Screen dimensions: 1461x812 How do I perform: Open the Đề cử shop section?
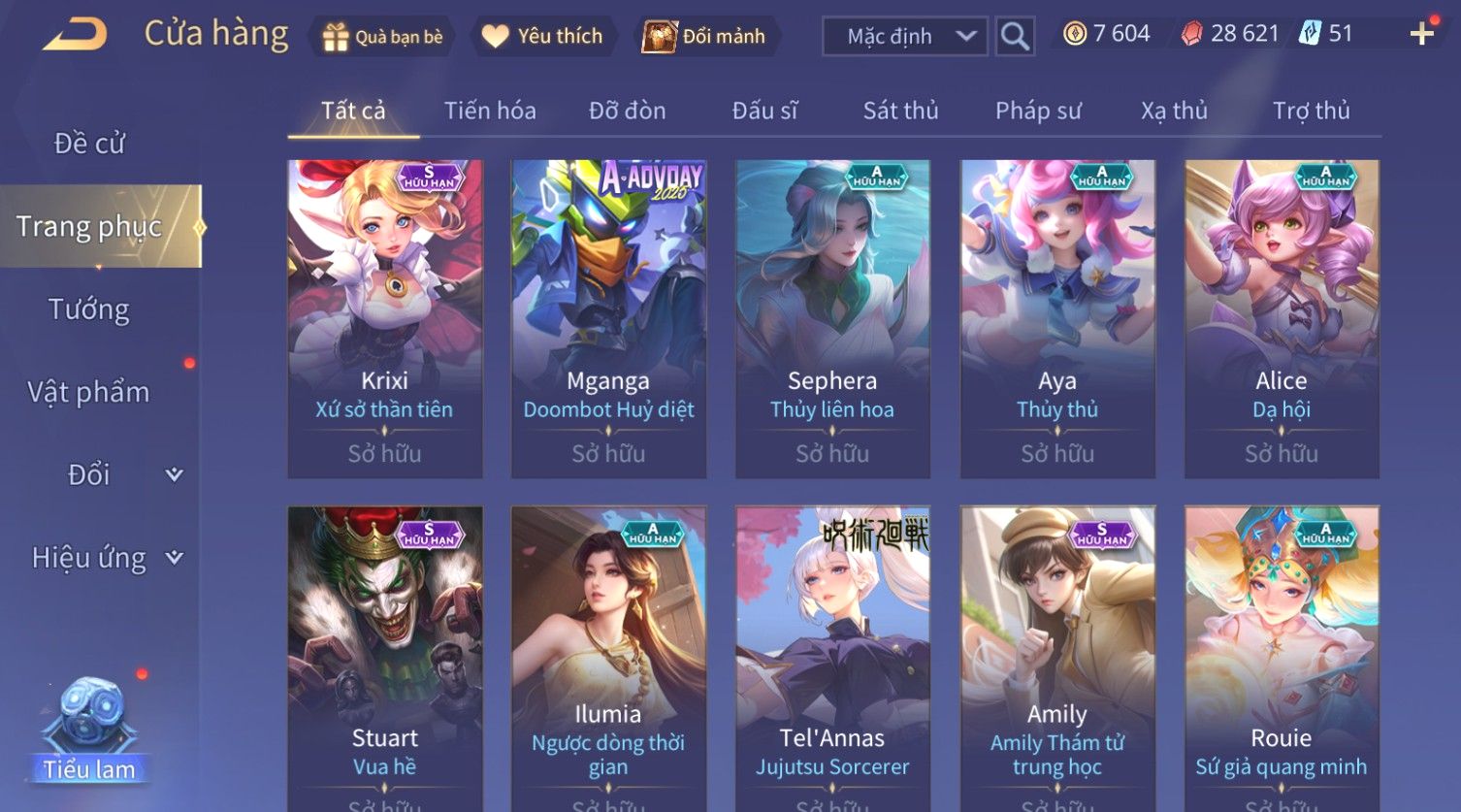[x=89, y=144]
